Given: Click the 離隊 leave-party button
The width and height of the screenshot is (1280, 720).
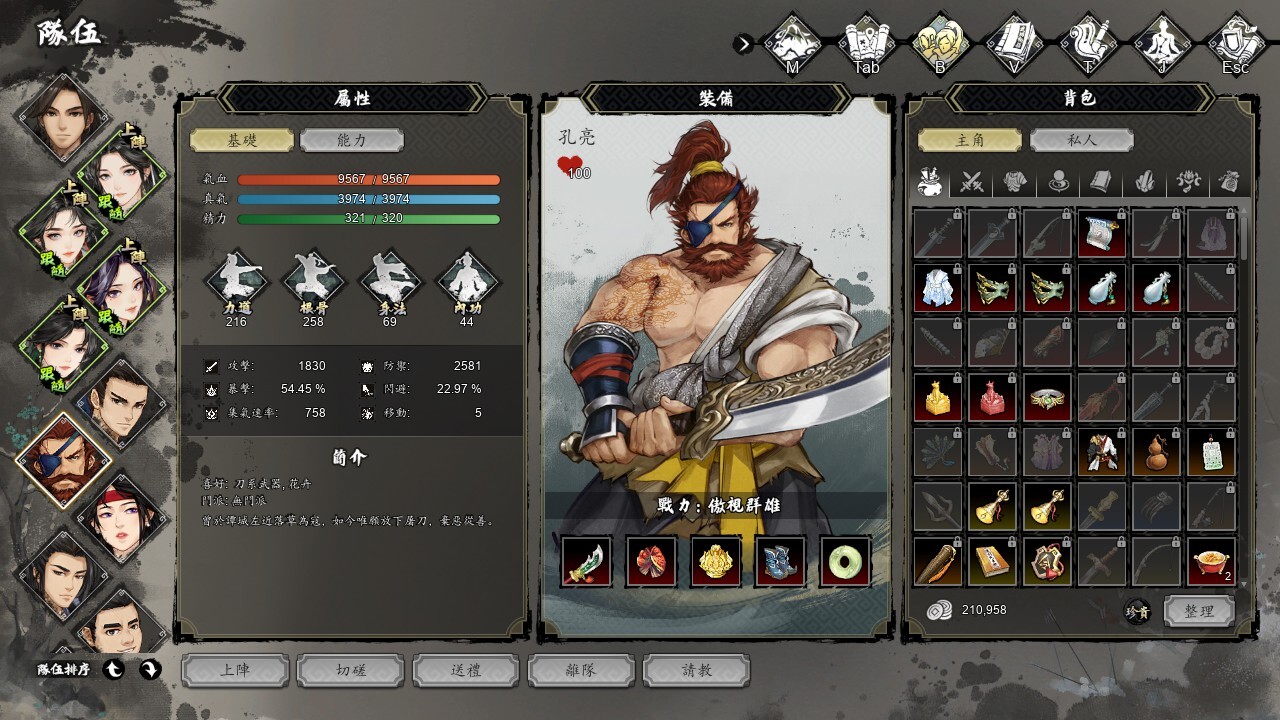Looking at the screenshot, I should (582, 670).
